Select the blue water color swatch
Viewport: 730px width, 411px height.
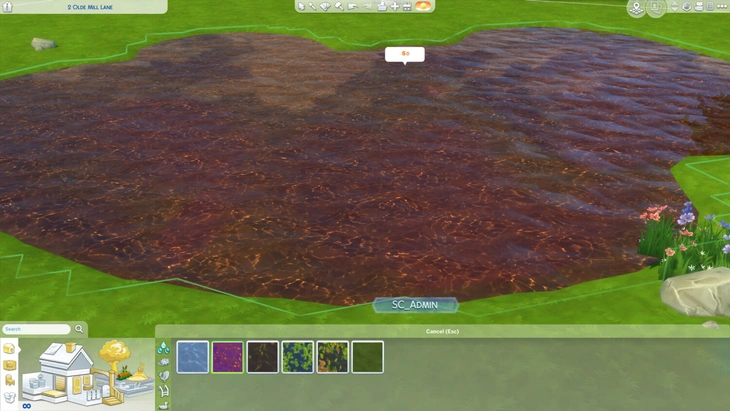[x=193, y=357]
